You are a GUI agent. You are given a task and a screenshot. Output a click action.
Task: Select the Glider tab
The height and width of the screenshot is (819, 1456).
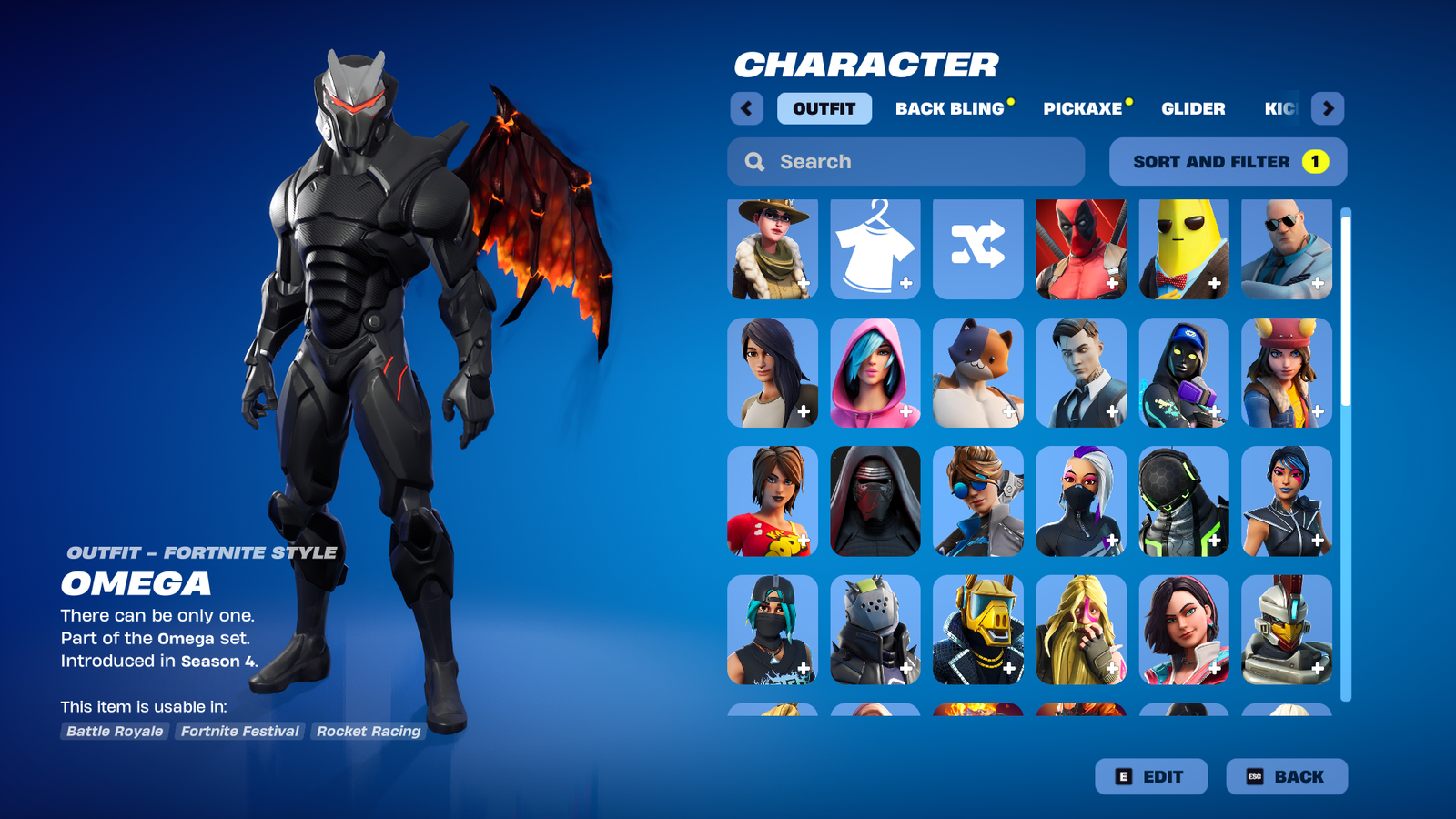[1193, 108]
